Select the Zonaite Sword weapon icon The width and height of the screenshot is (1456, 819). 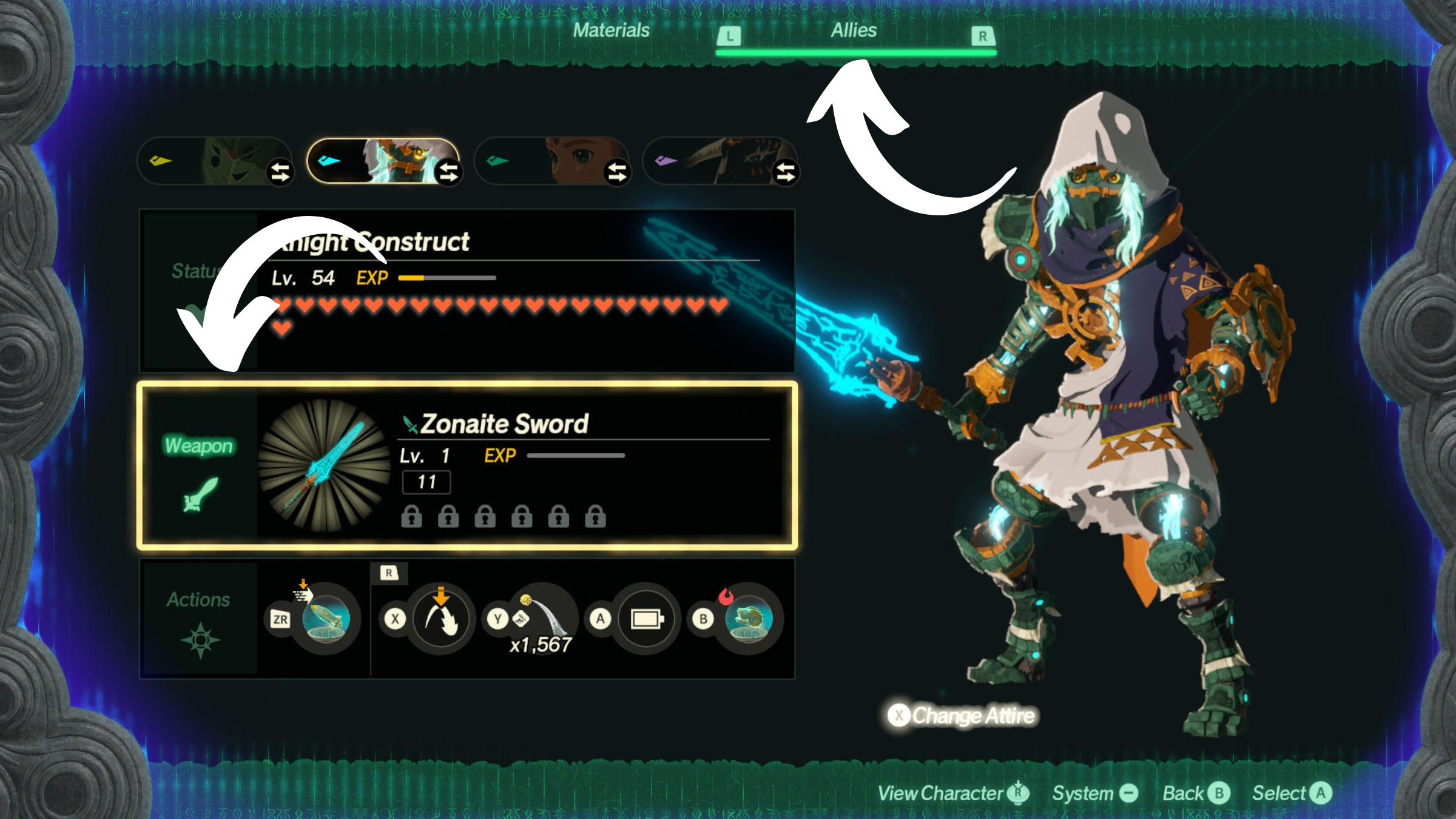pos(325,465)
